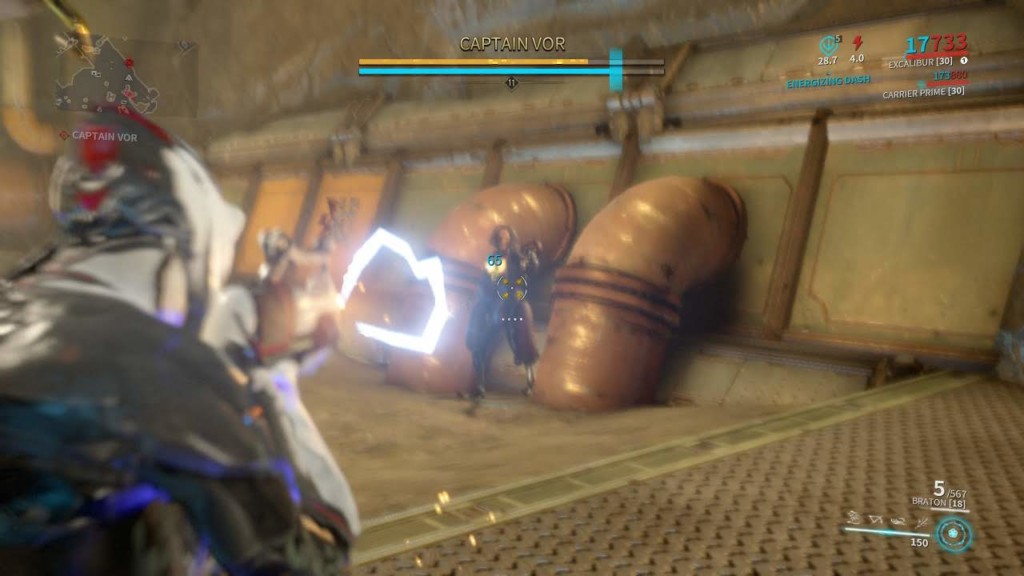Click the red lightning bolt buff icon
Image resolution: width=1024 pixels, height=576 pixels.
point(857,43)
